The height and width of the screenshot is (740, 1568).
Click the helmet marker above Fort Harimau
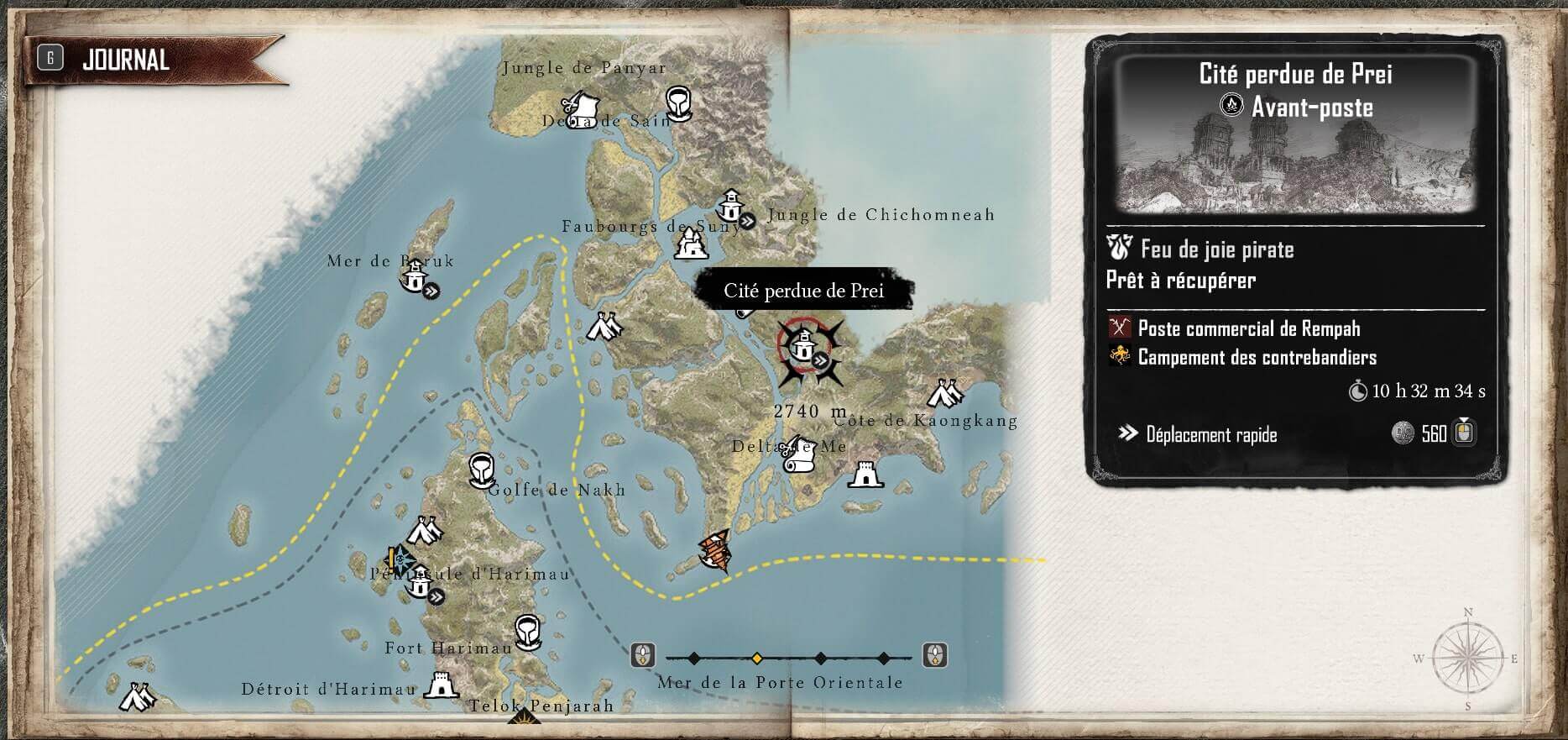(526, 631)
